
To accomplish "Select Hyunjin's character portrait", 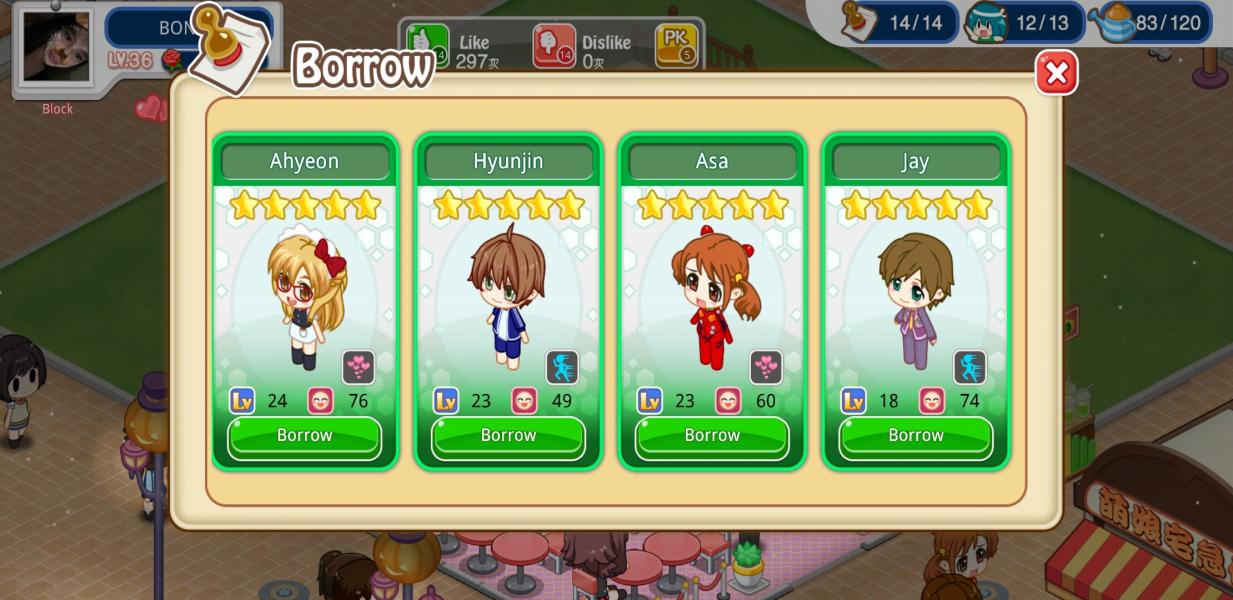I will (x=508, y=295).
